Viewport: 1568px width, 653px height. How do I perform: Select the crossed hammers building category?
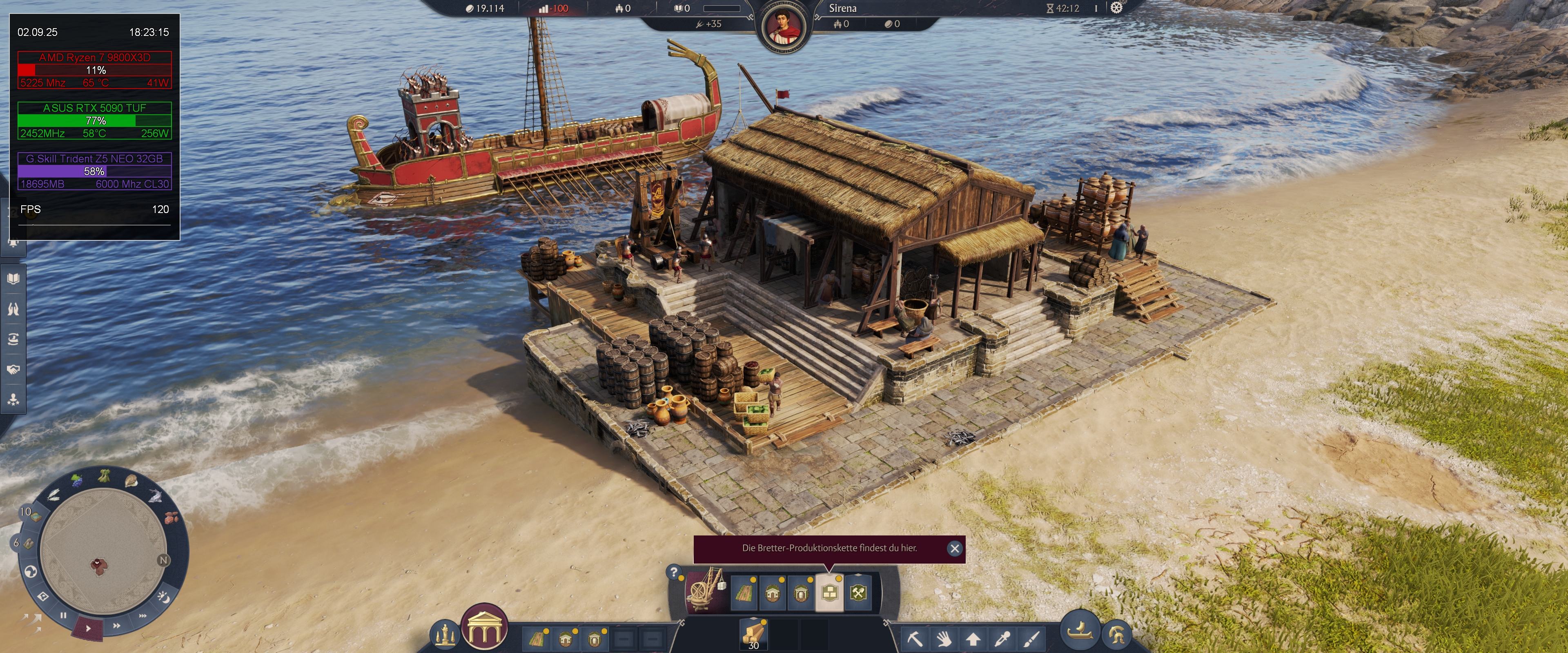coord(858,593)
